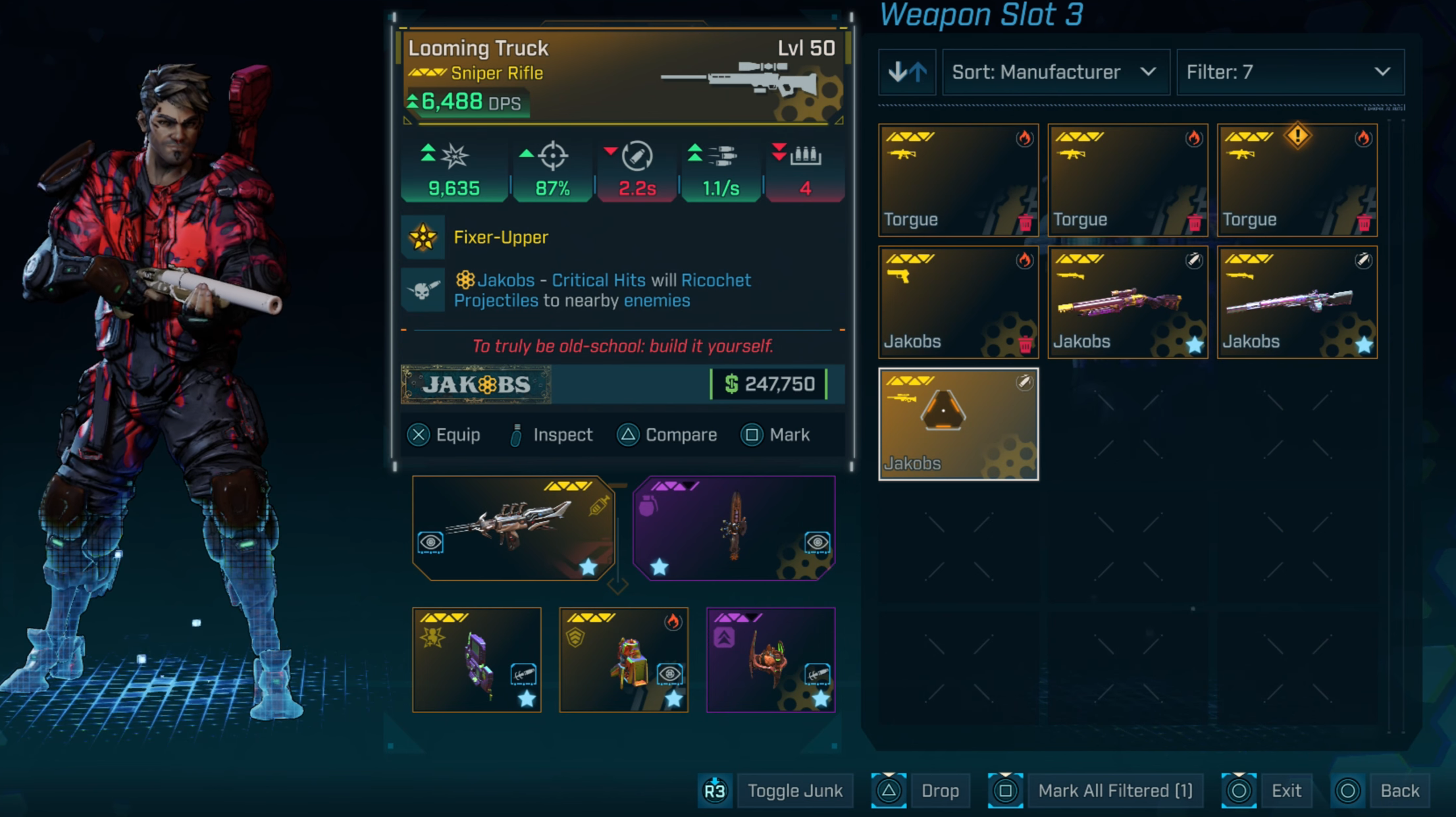Open the Filter: 7 dropdown
The height and width of the screenshot is (817, 1456).
[x=1289, y=72]
